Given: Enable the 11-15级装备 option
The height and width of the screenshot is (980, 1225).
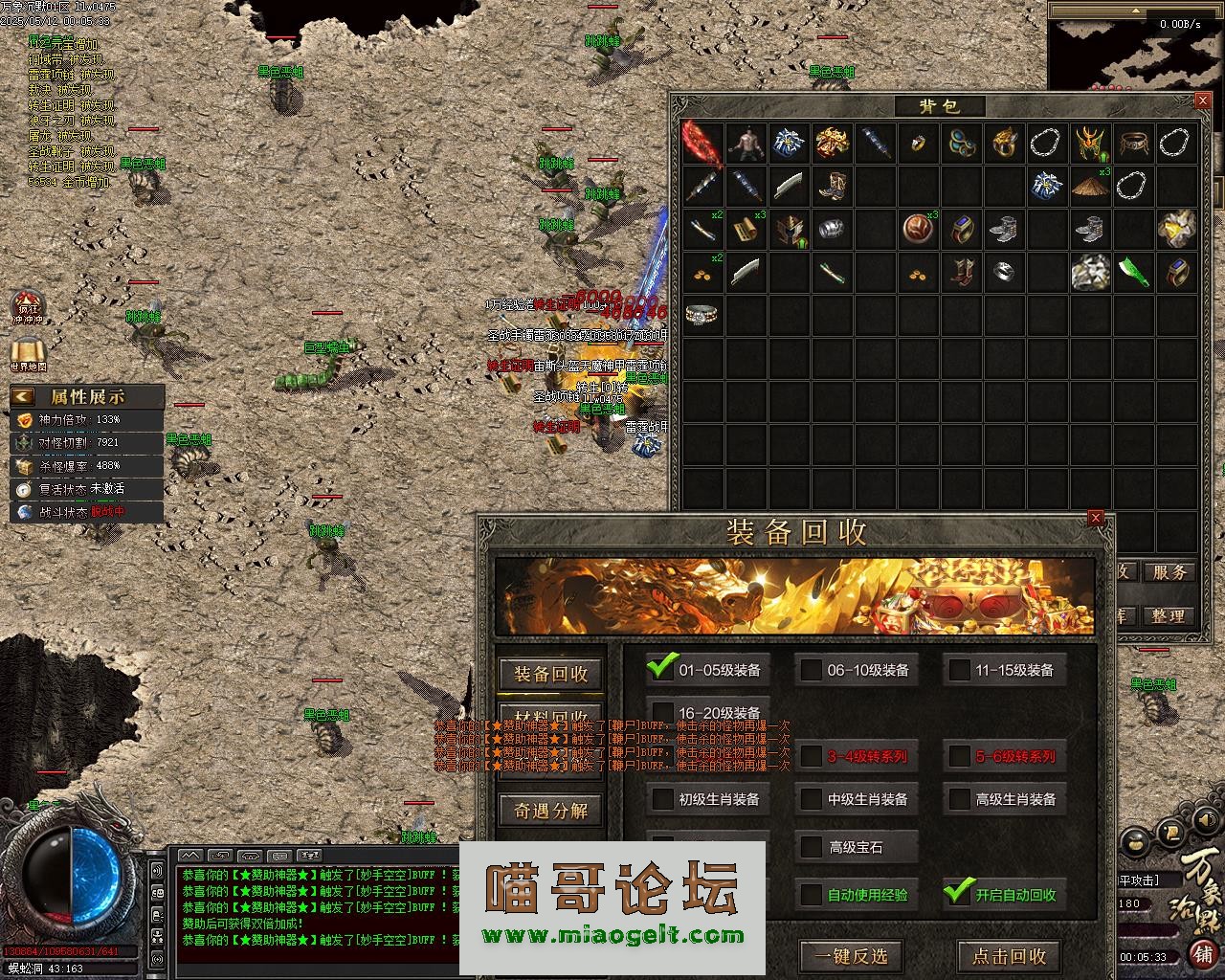Looking at the screenshot, I should tap(959, 670).
